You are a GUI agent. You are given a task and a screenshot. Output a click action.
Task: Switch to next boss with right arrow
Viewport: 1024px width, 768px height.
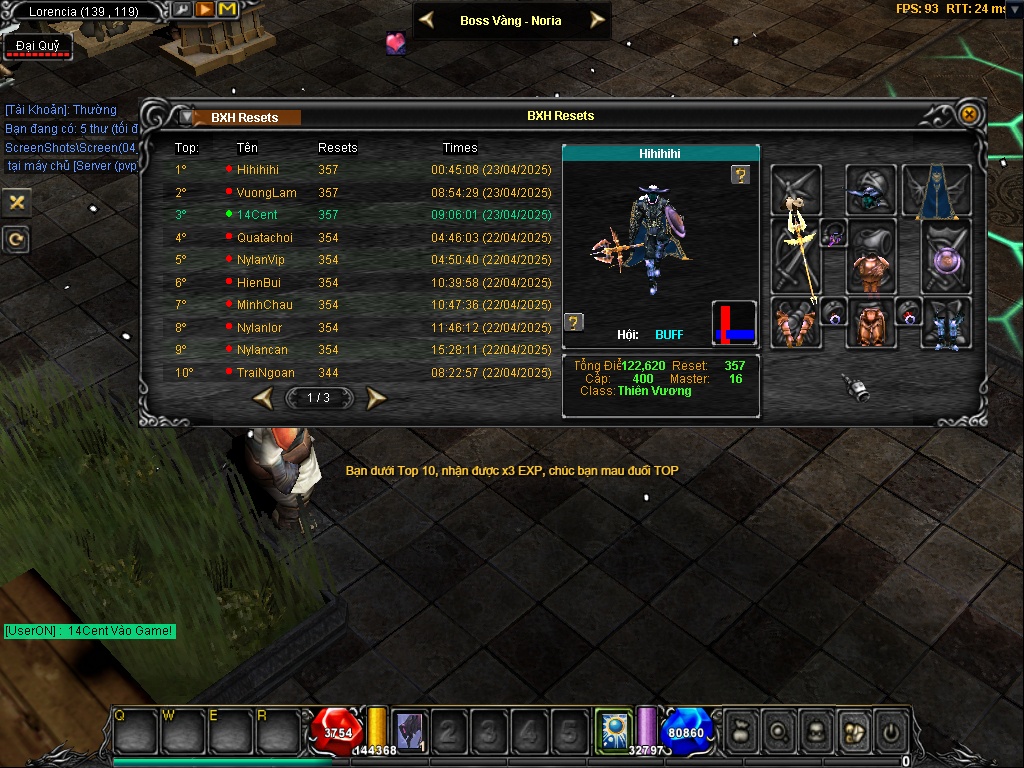click(597, 20)
